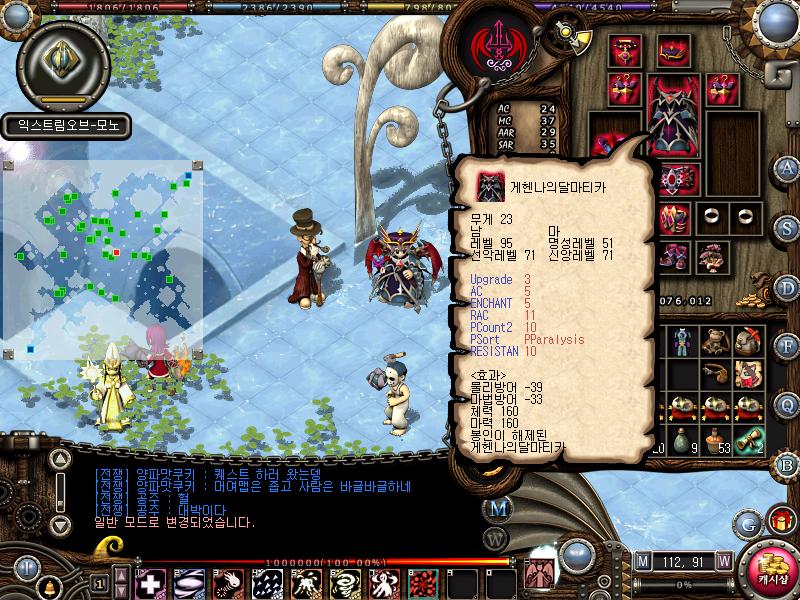Click the round M button beside chat
Viewport: 800px width, 600px height.
(x=499, y=508)
